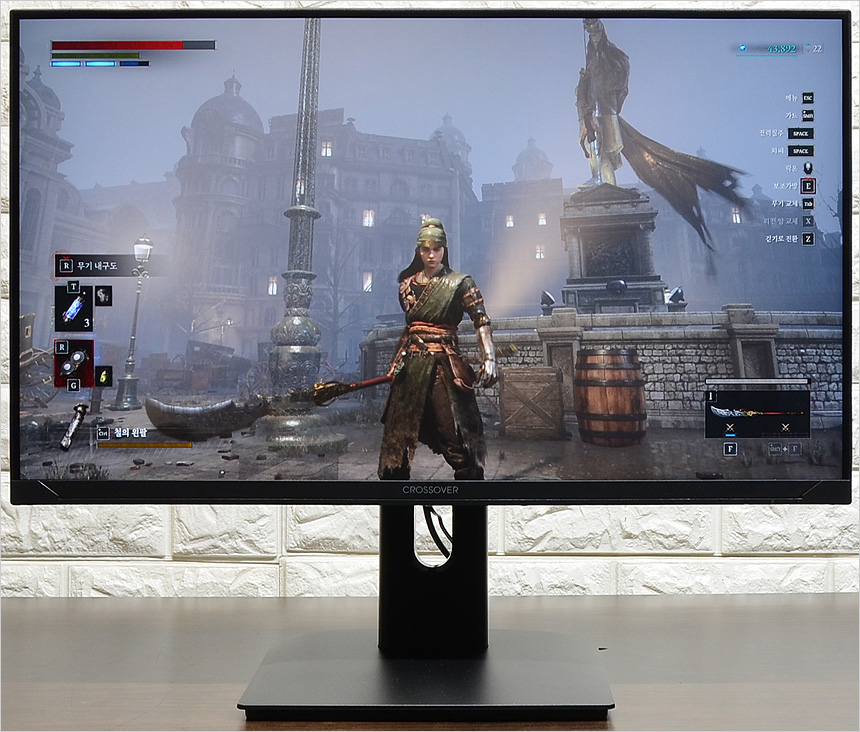Select the equipped glaive weapon slot
Image resolution: width=860 pixels, height=732 pixels.
point(757,411)
